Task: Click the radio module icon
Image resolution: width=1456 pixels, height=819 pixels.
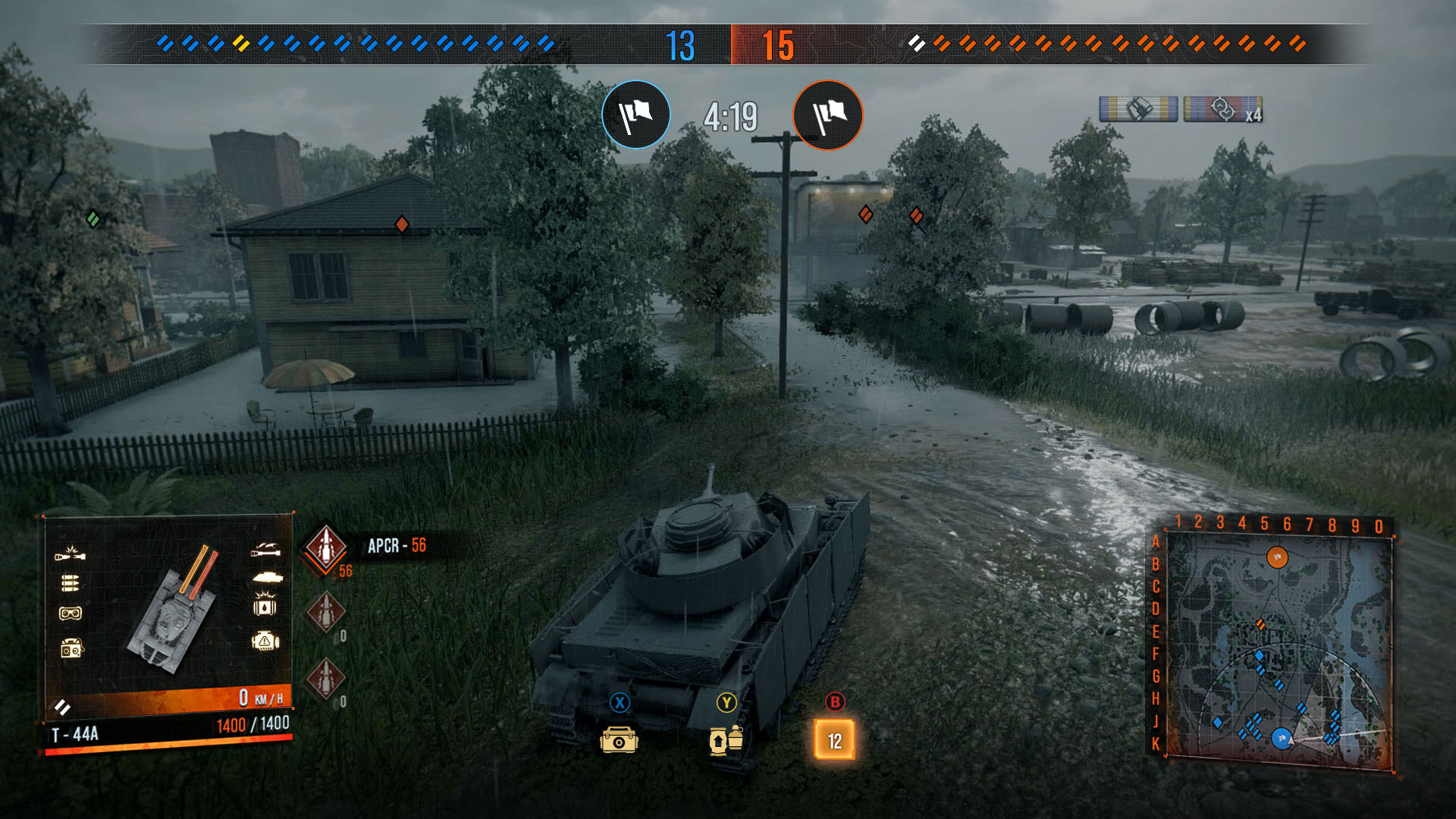Action: (71, 648)
